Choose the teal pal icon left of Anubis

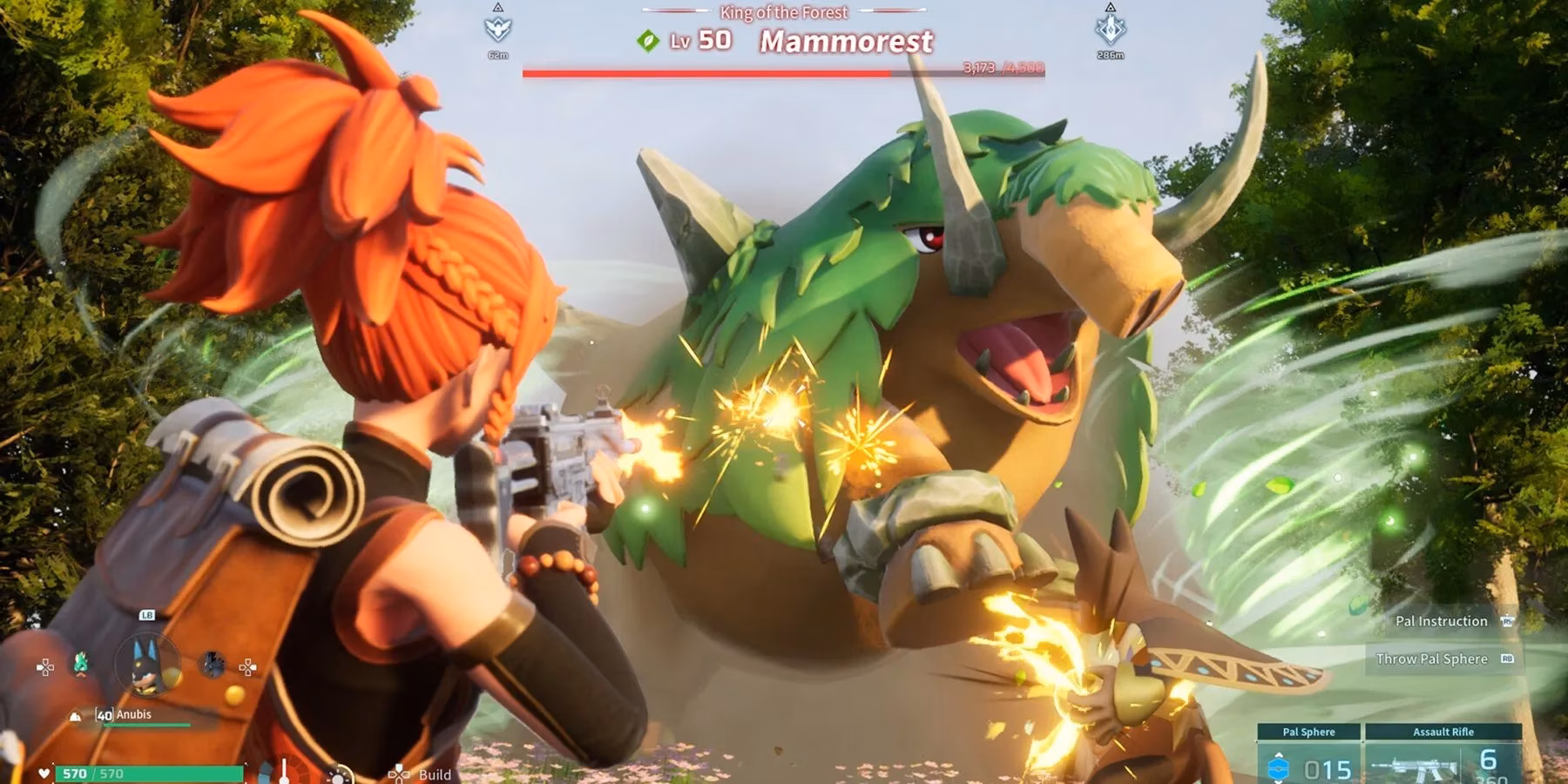coord(81,664)
